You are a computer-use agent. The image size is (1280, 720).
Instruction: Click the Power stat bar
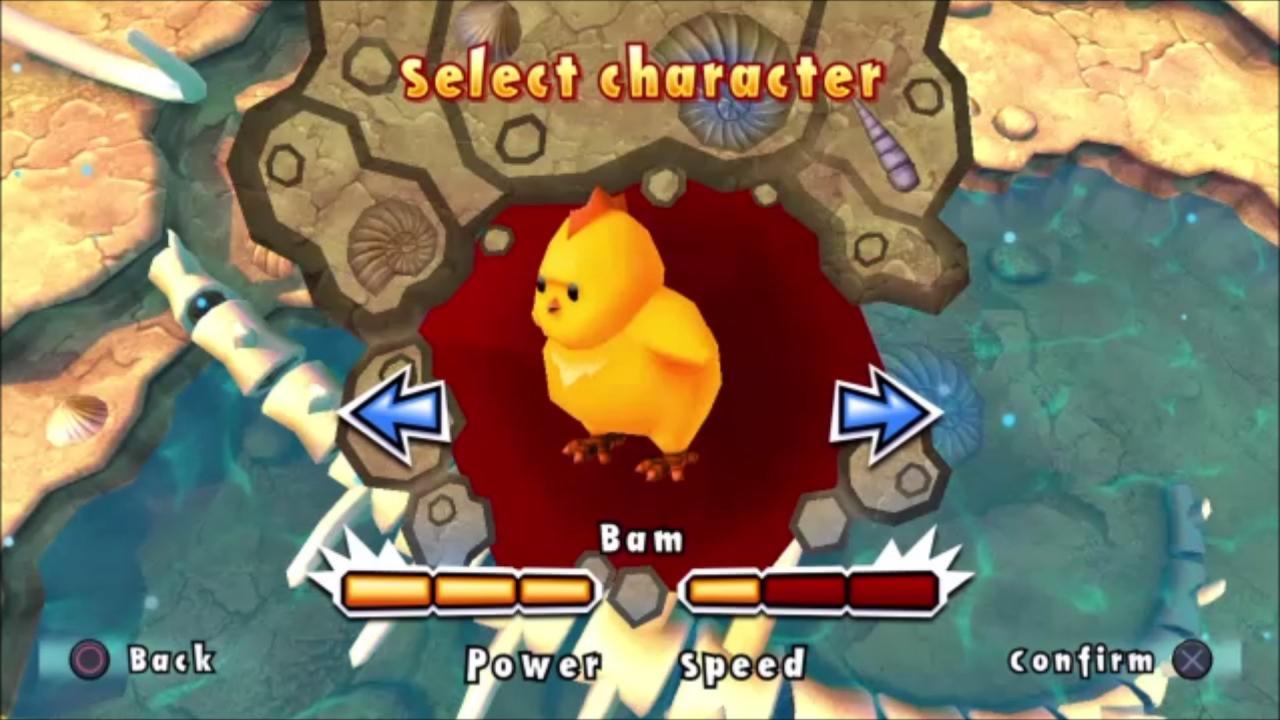465,592
